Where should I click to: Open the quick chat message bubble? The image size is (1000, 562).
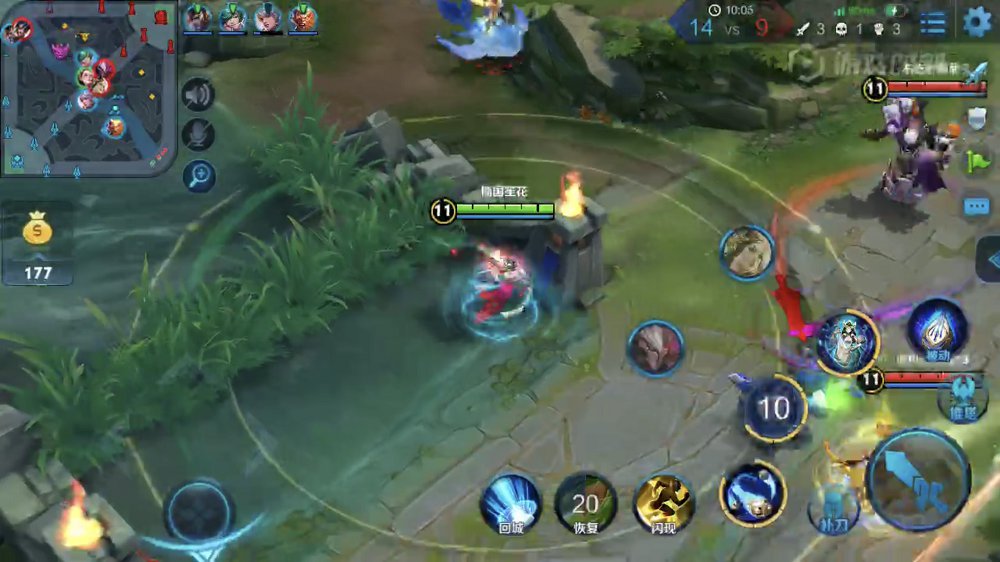(976, 206)
